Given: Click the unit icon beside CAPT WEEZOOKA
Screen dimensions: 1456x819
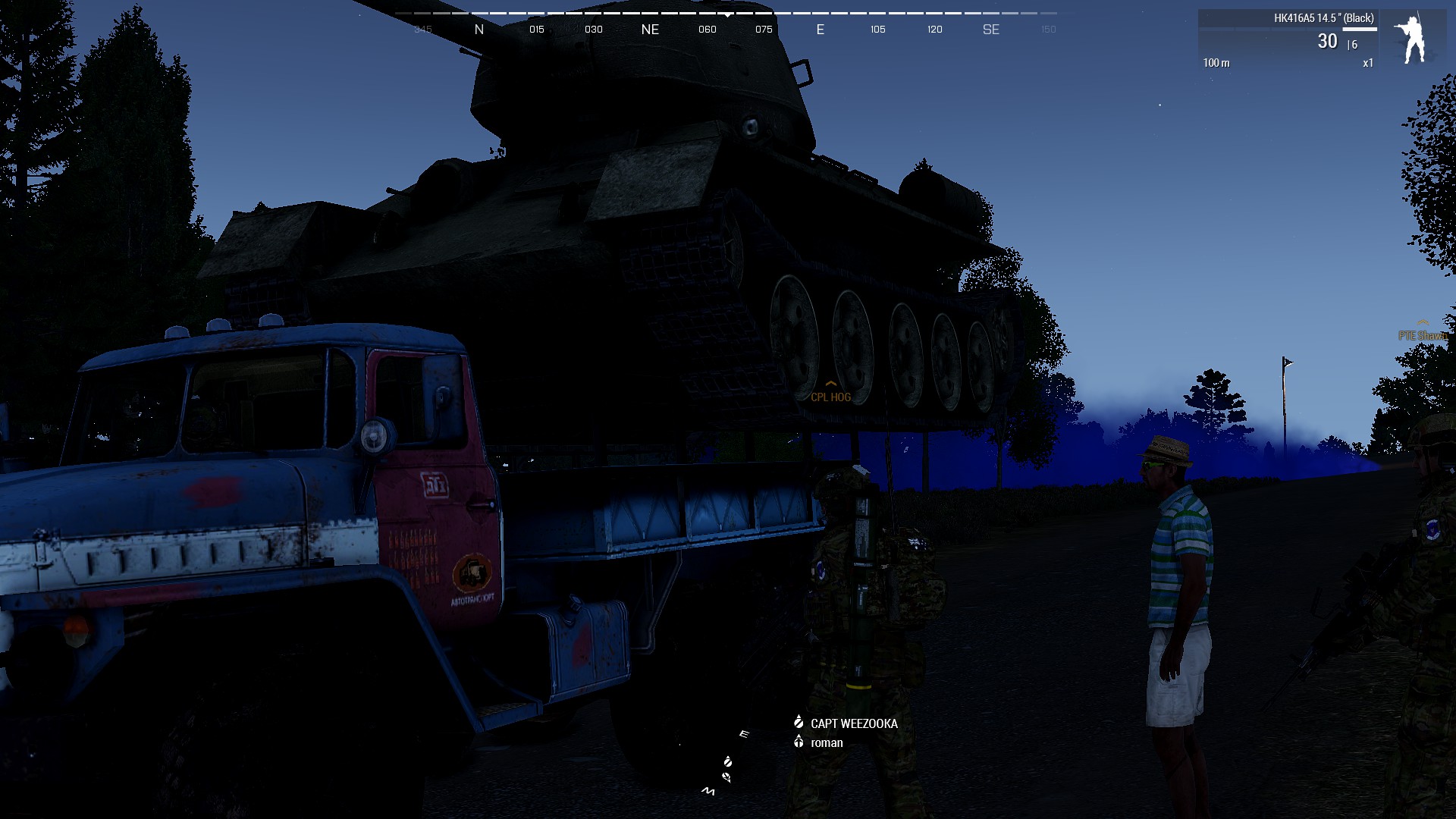Looking at the screenshot, I should click(799, 723).
